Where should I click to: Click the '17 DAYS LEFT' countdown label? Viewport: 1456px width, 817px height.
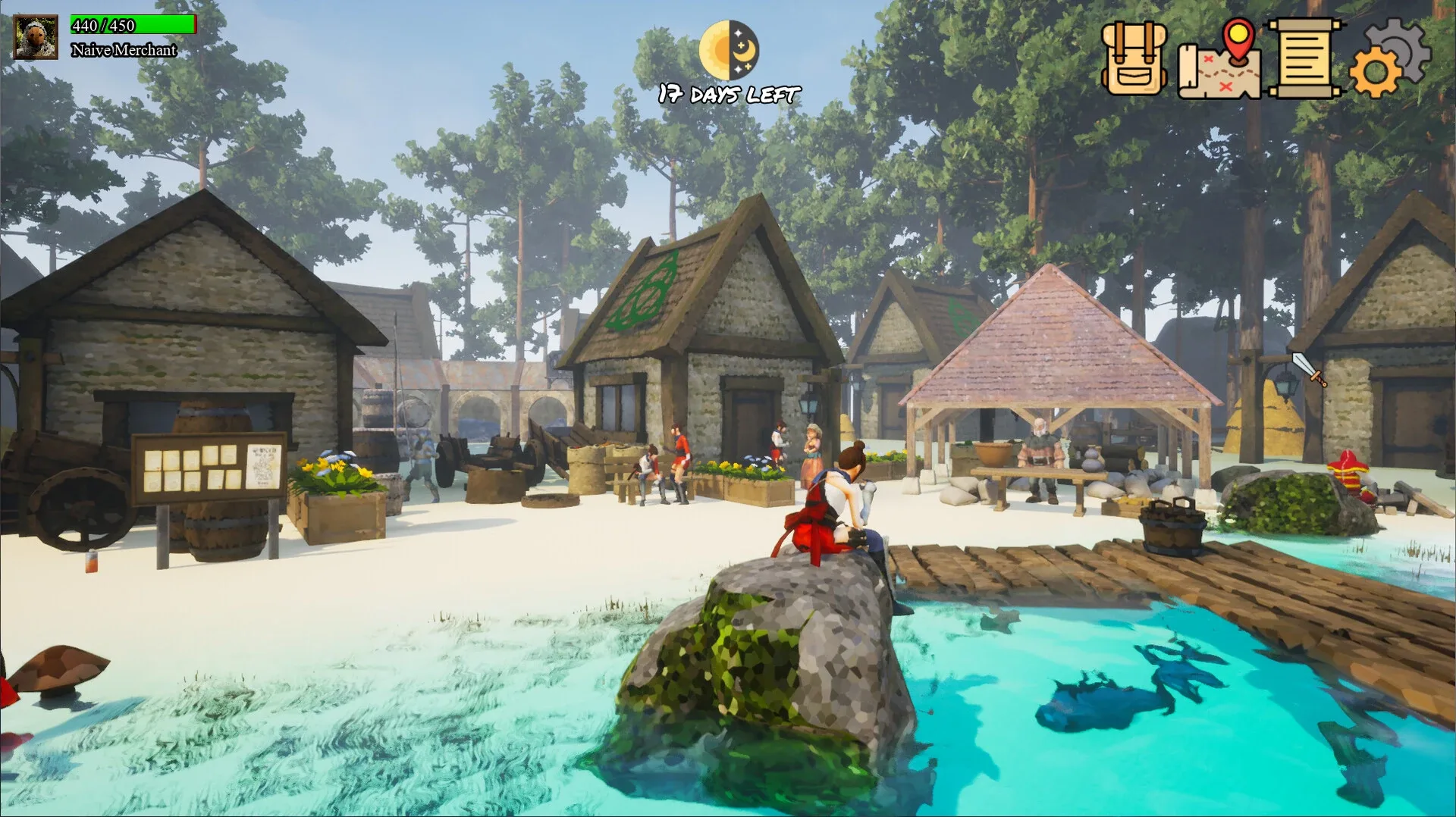(727, 95)
